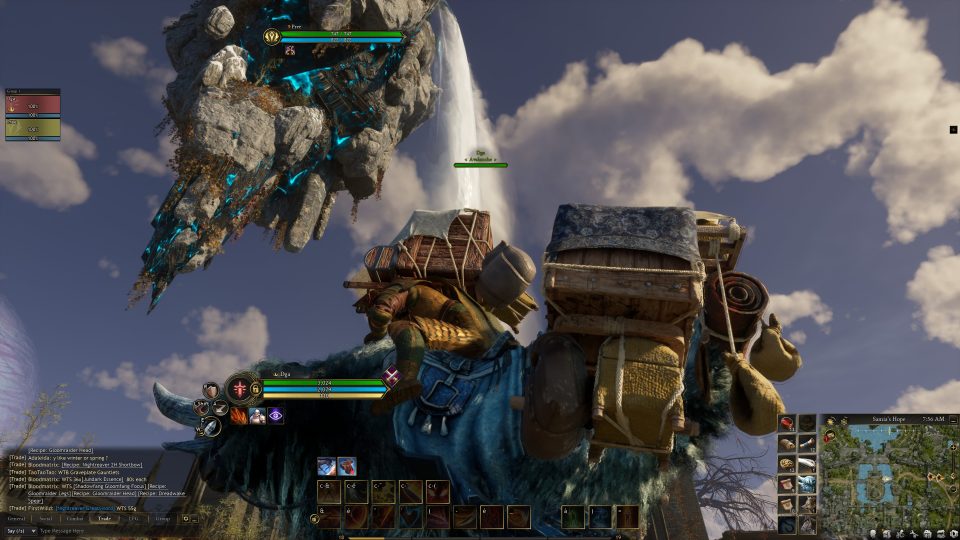Click the player class portrait emblem
Image resolution: width=960 pixels, height=540 pixels.
tap(241, 388)
